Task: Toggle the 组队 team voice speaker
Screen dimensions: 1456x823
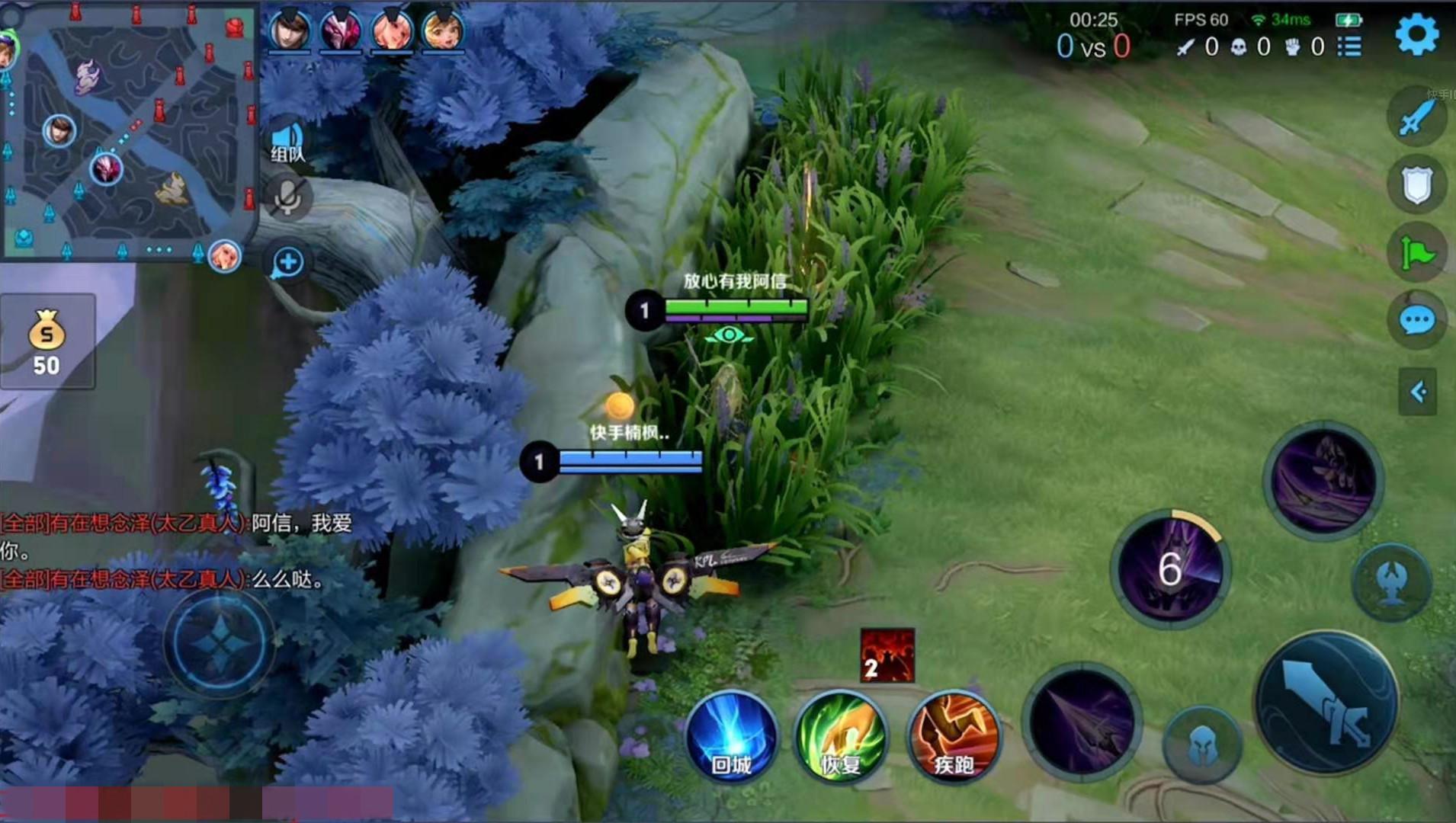Action: click(287, 143)
